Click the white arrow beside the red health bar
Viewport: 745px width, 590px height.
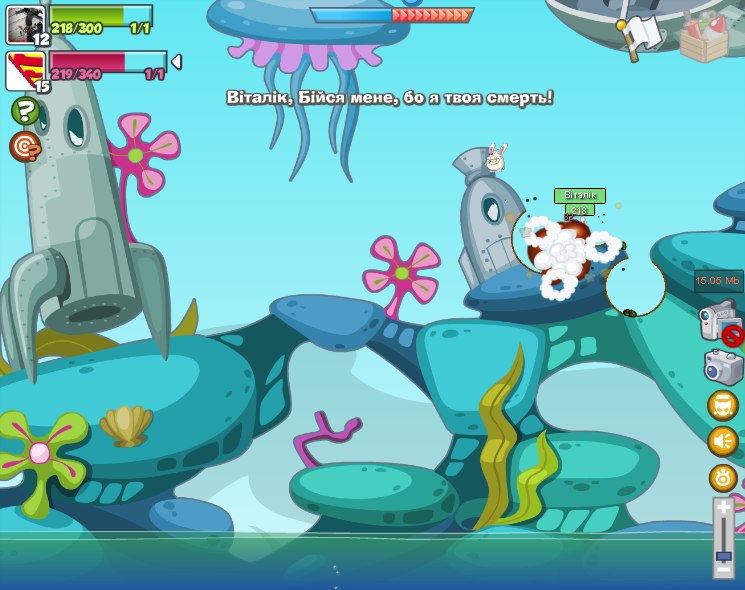[176, 62]
